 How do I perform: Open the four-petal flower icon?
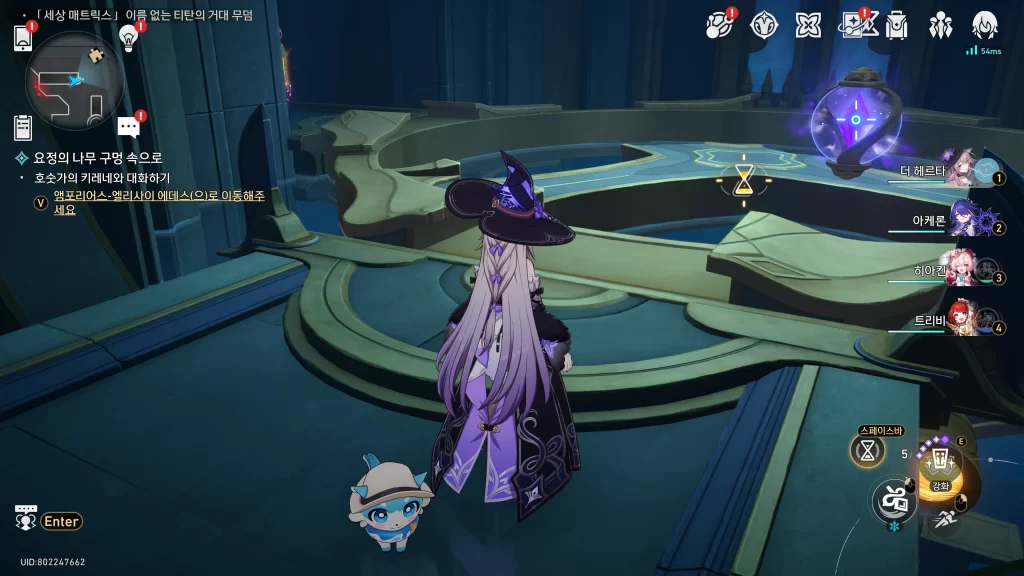tap(808, 25)
